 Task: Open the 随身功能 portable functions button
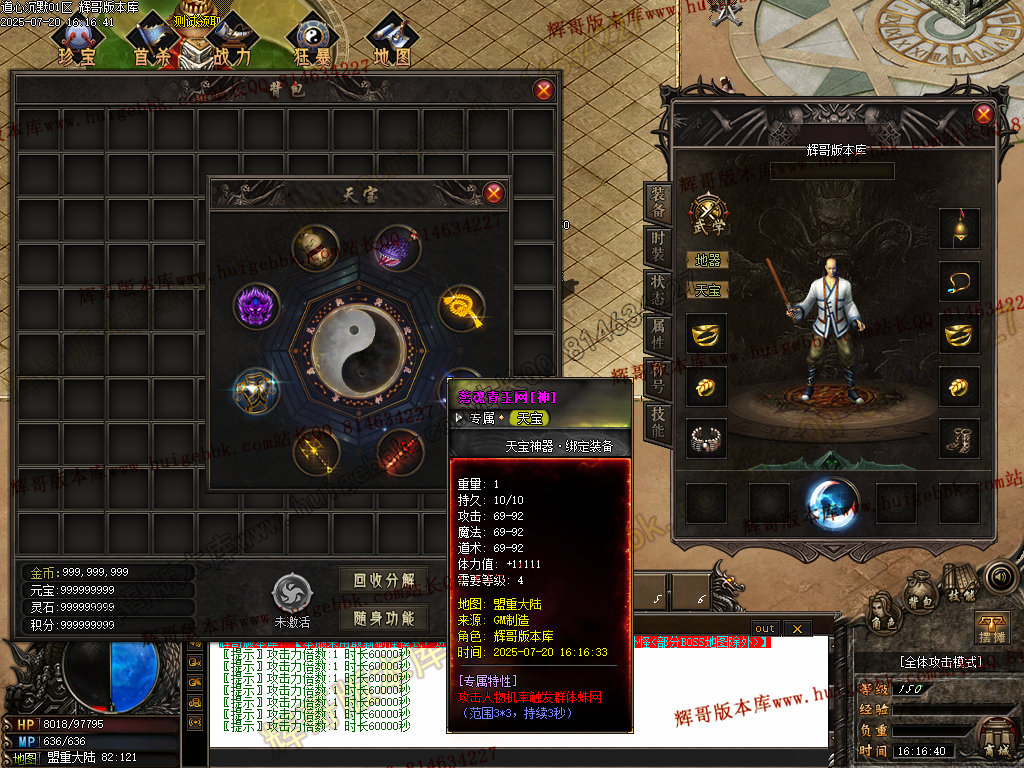coord(384,618)
